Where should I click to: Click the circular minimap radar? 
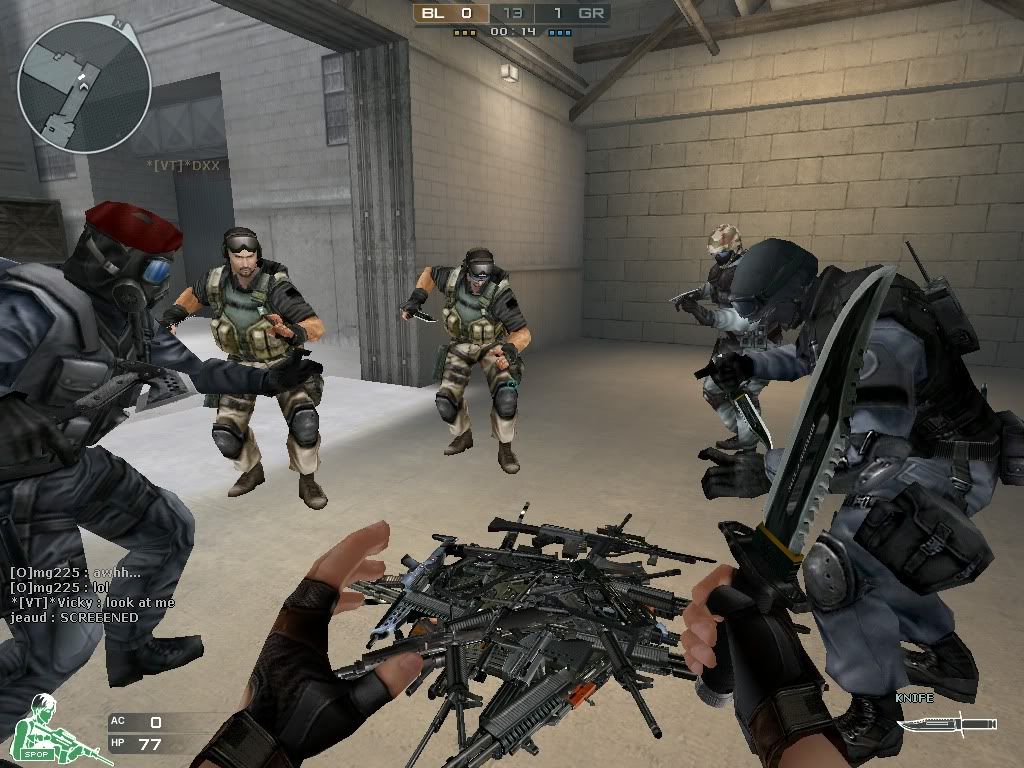pos(84,86)
